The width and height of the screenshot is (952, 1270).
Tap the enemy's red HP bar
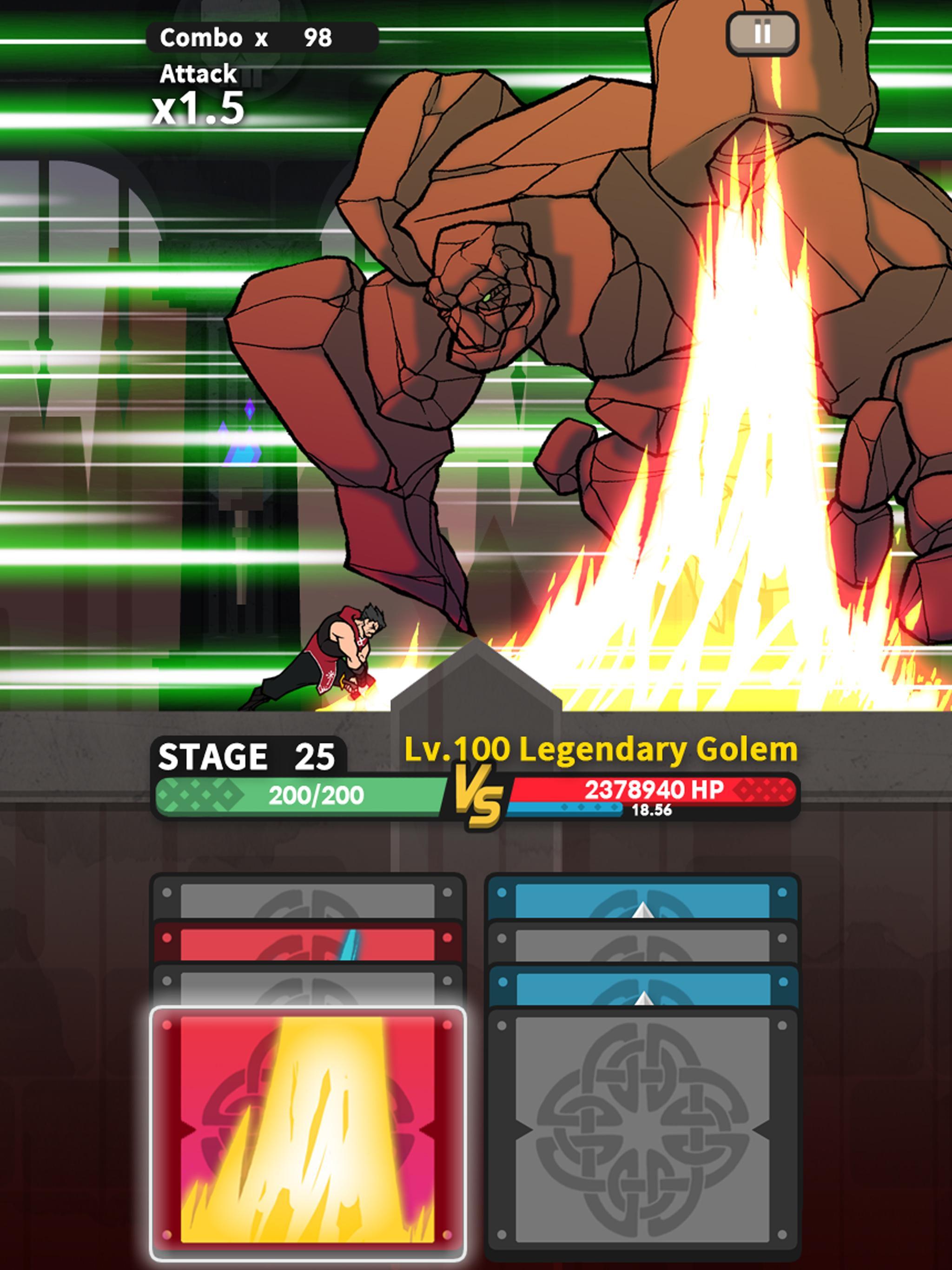[x=678, y=788]
